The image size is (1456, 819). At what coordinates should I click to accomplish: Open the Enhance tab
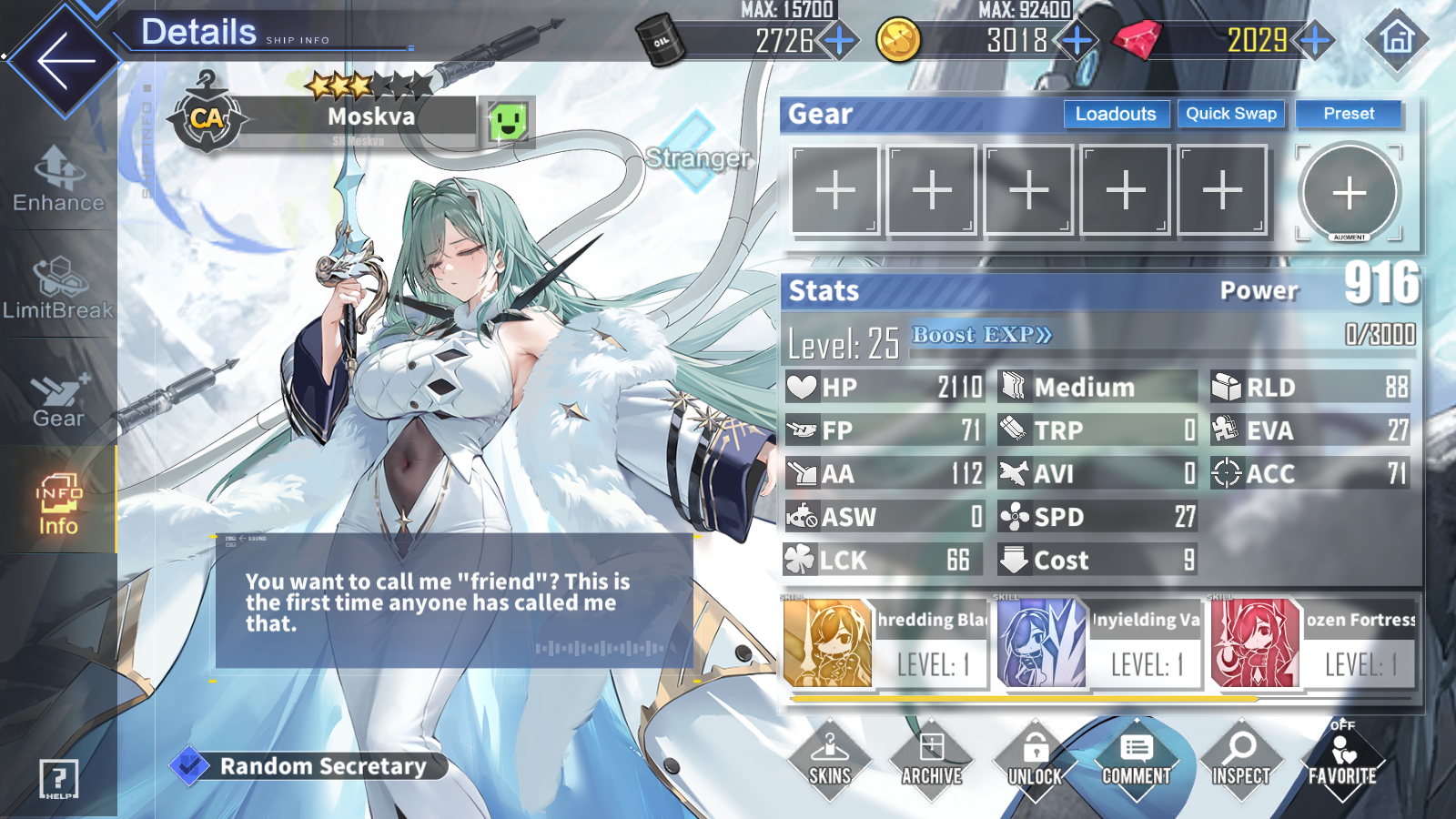click(58, 179)
